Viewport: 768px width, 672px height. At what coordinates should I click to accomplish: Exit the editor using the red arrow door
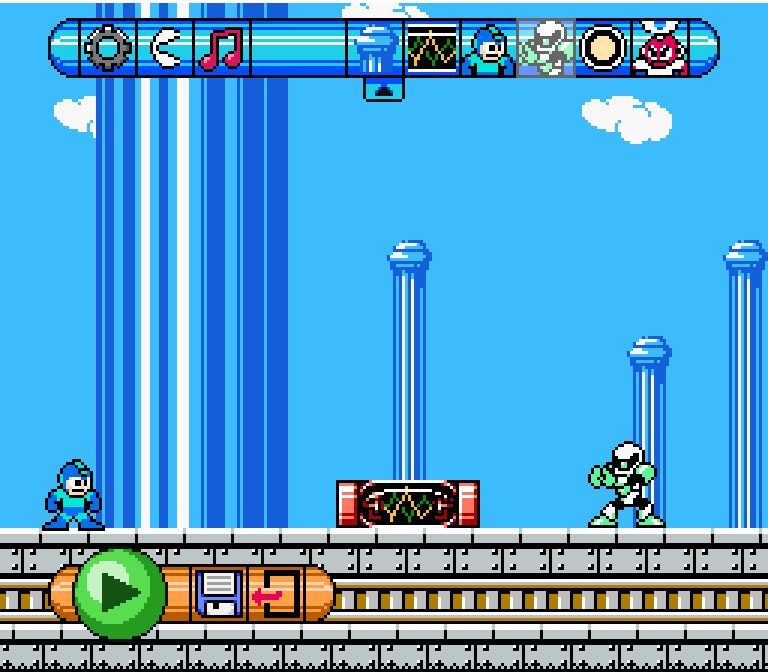coord(276,594)
